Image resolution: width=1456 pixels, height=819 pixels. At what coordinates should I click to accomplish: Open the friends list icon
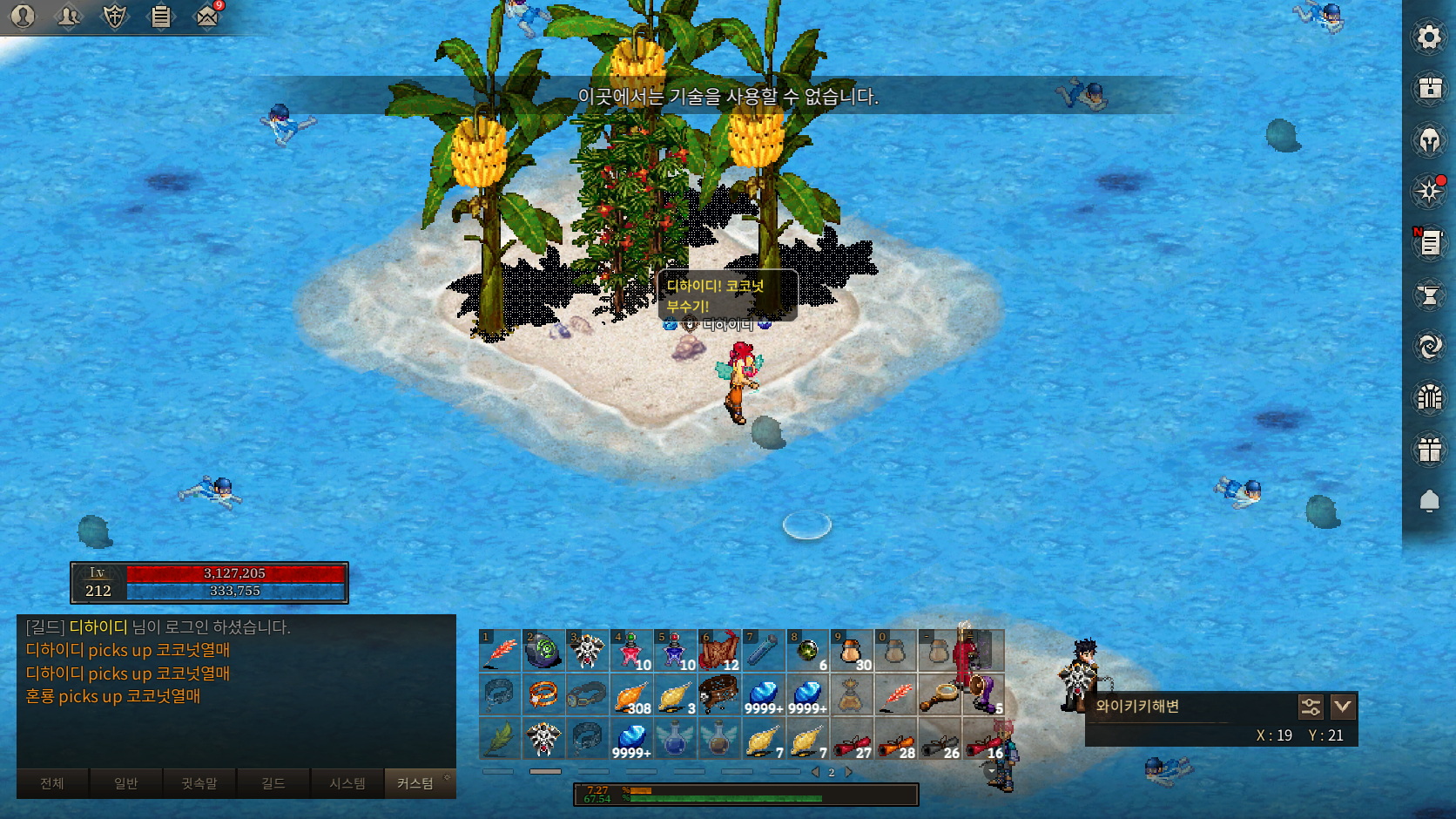(68, 16)
